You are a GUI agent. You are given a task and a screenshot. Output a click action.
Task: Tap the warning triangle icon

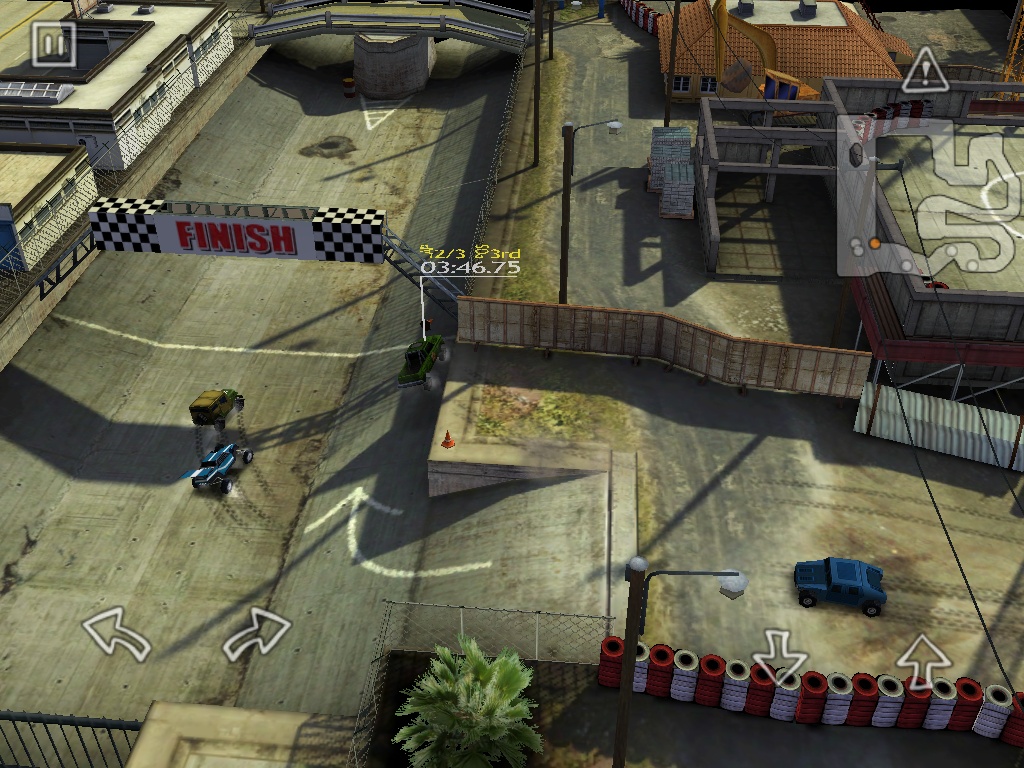click(925, 70)
